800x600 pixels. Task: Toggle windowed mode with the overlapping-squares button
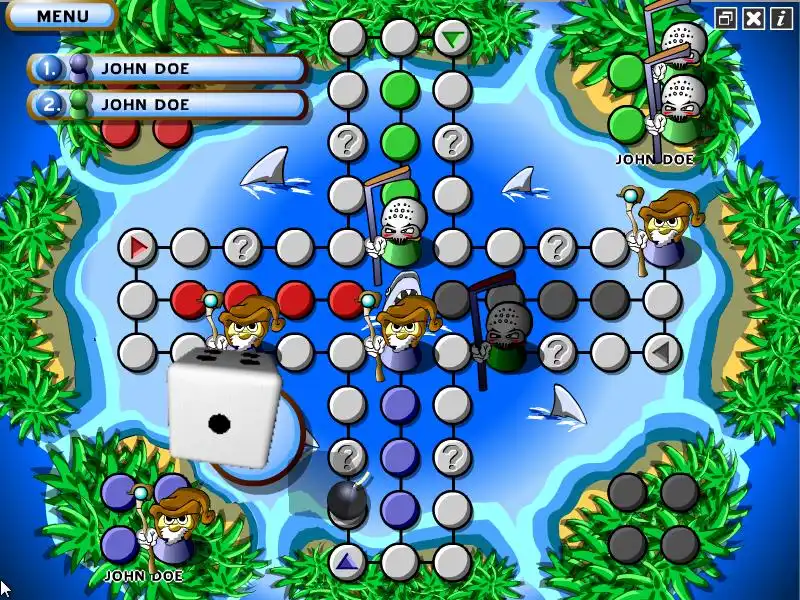pyautogui.click(x=726, y=18)
